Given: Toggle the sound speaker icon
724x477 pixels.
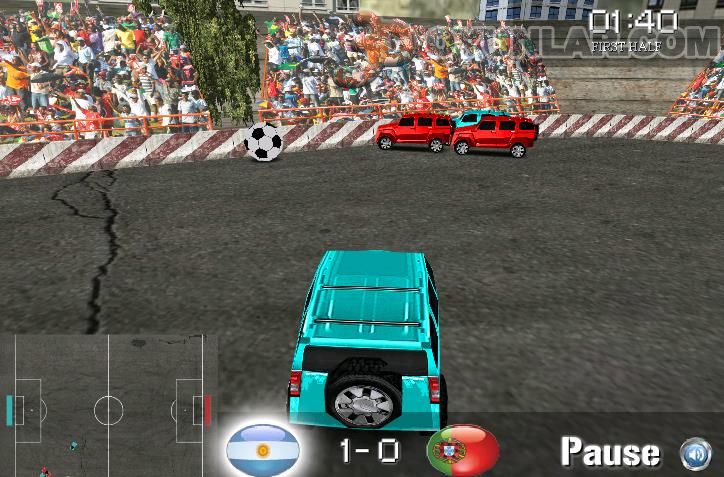Looking at the screenshot, I should point(695,453).
